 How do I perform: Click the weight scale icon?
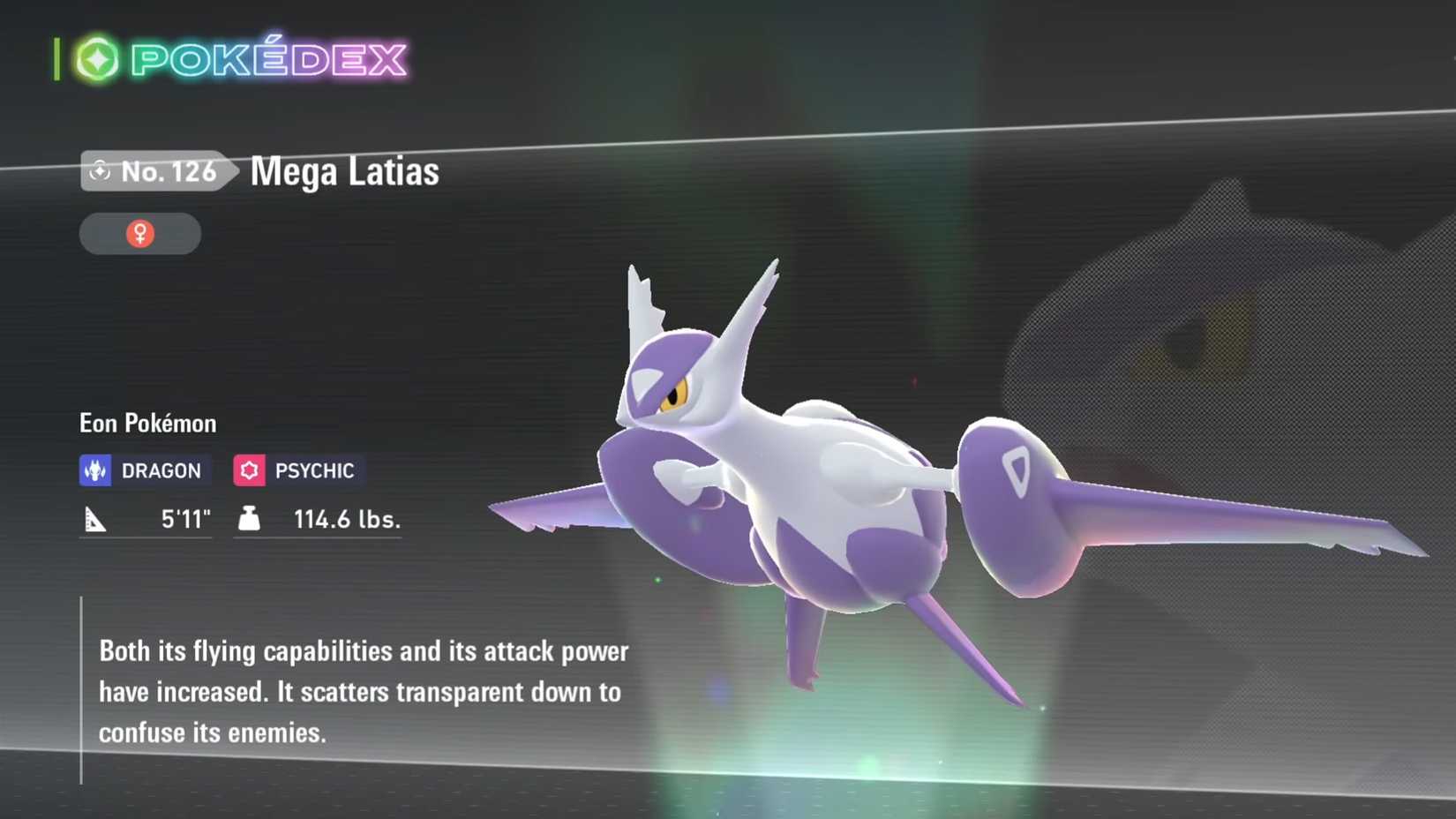[x=248, y=520]
